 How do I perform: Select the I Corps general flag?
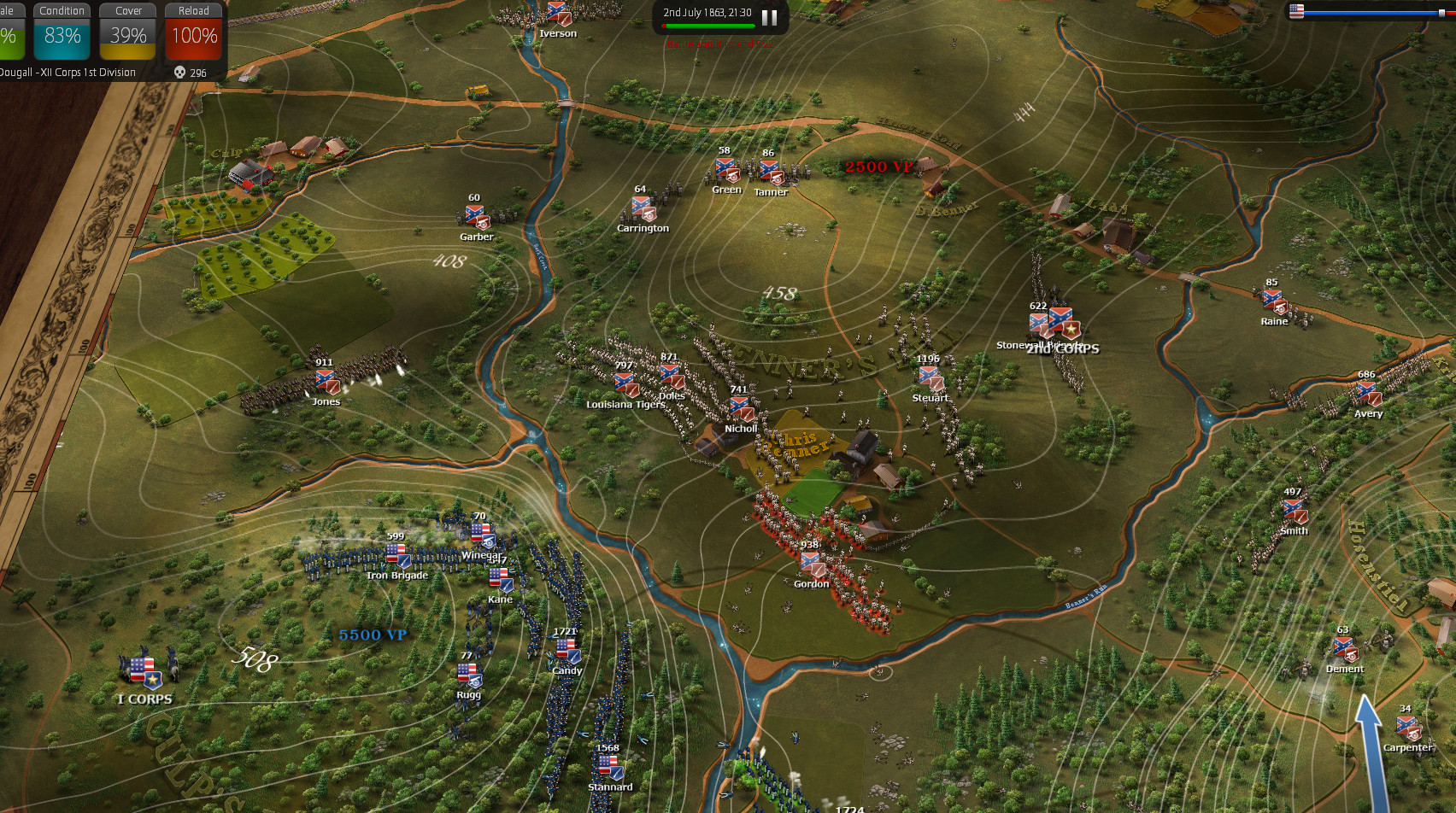point(144,672)
